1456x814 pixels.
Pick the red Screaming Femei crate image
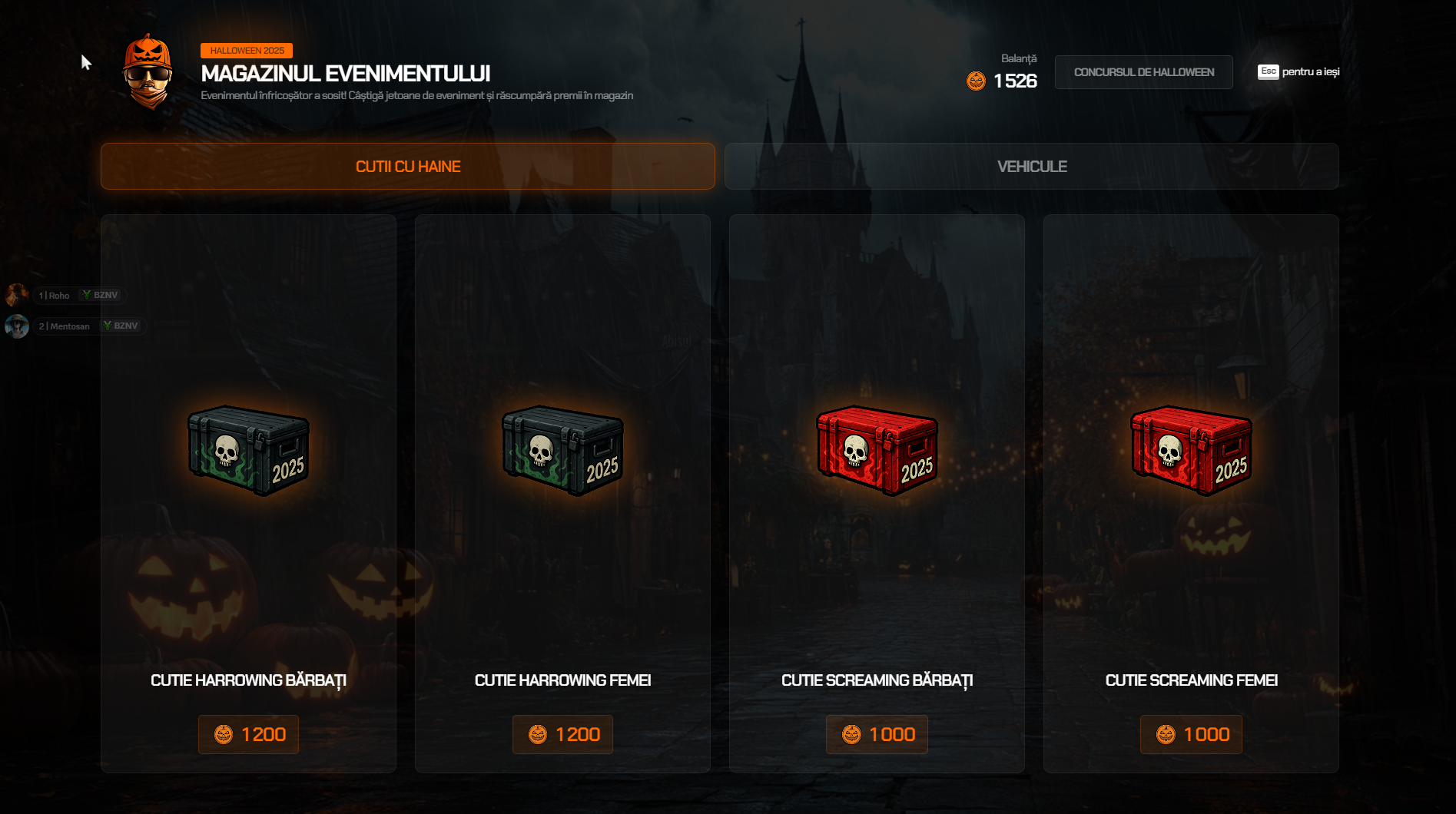tap(1191, 450)
